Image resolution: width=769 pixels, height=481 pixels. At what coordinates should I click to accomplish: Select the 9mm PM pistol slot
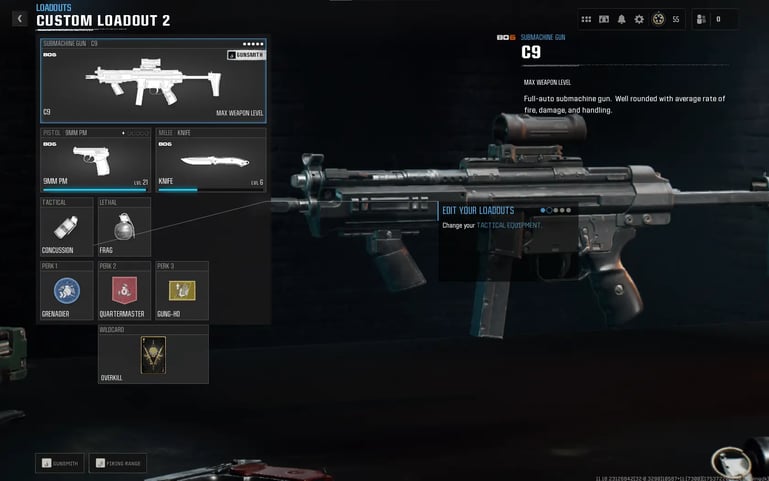(x=95, y=159)
